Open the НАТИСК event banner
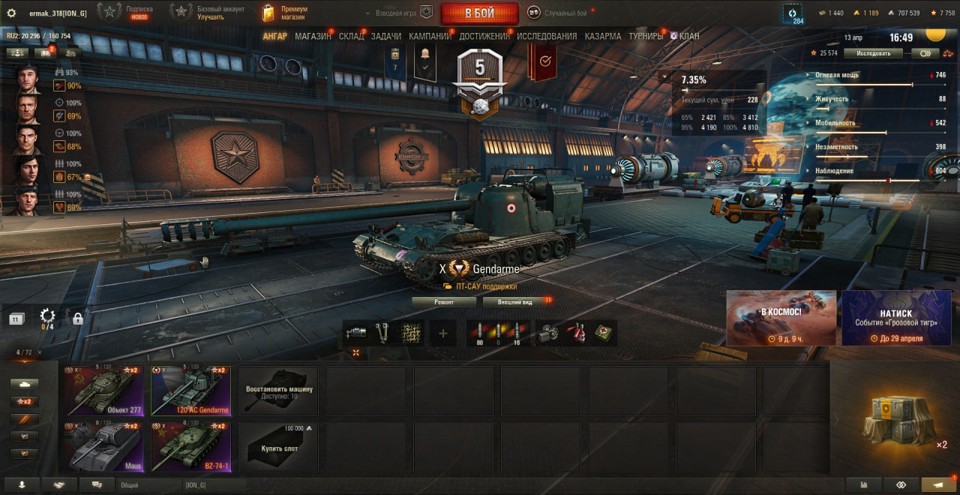The image size is (960, 495). pyautogui.click(x=896, y=318)
